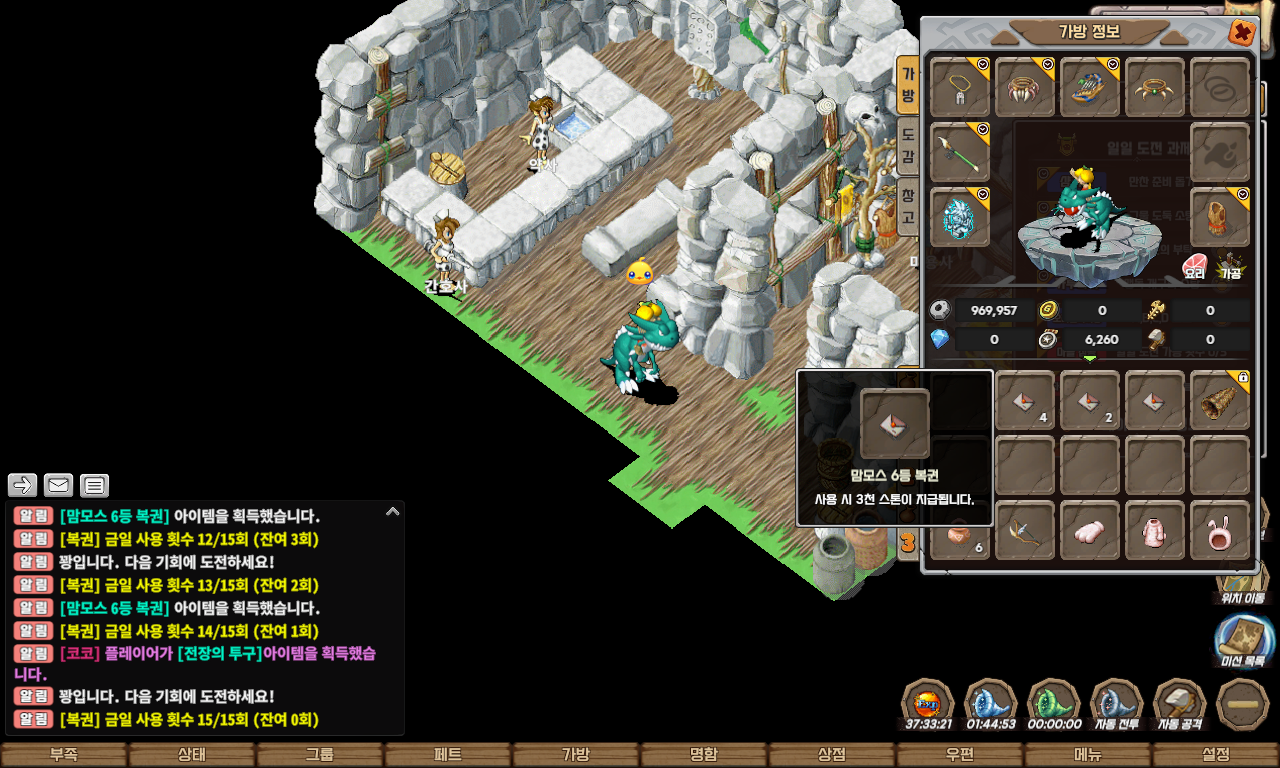Select the locked horn shell item
This screenshot has width=1280, height=768.
[1220, 400]
